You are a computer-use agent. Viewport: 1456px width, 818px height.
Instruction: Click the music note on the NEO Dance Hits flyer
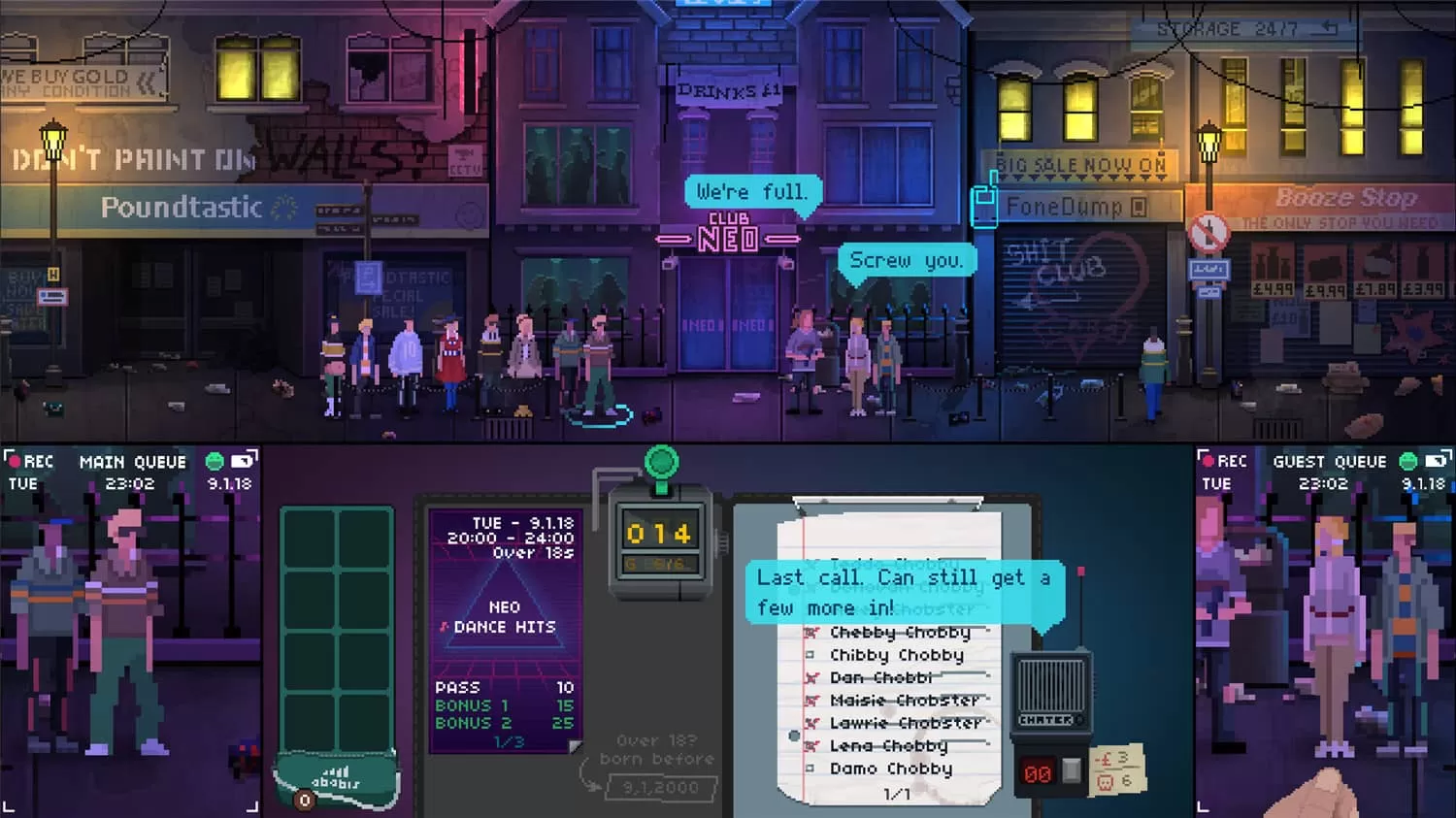tap(446, 627)
